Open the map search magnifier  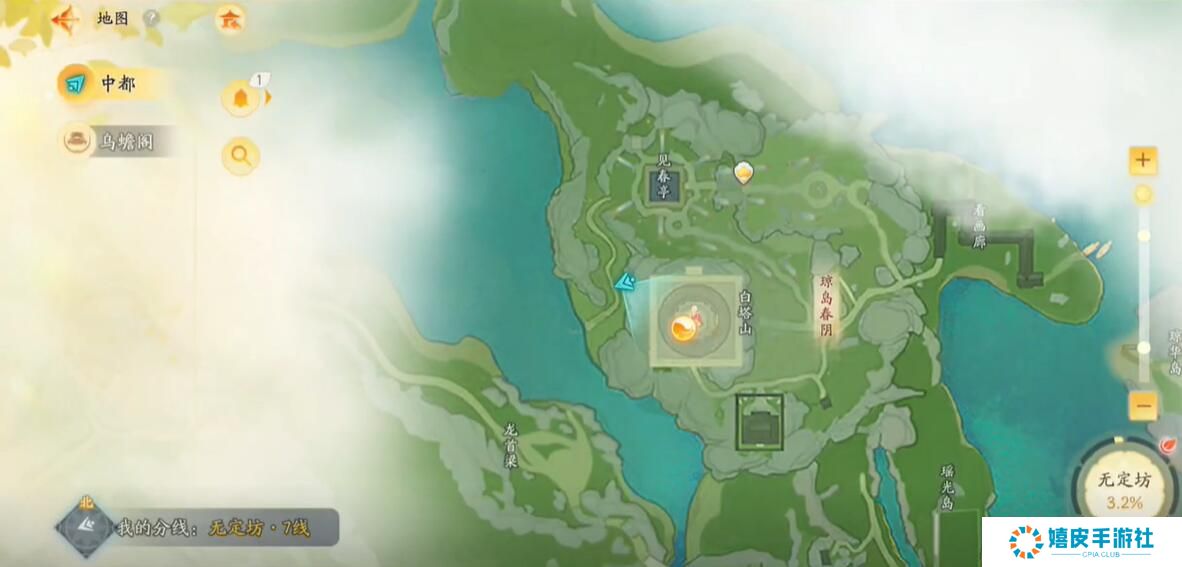click(x=241, y=155)
